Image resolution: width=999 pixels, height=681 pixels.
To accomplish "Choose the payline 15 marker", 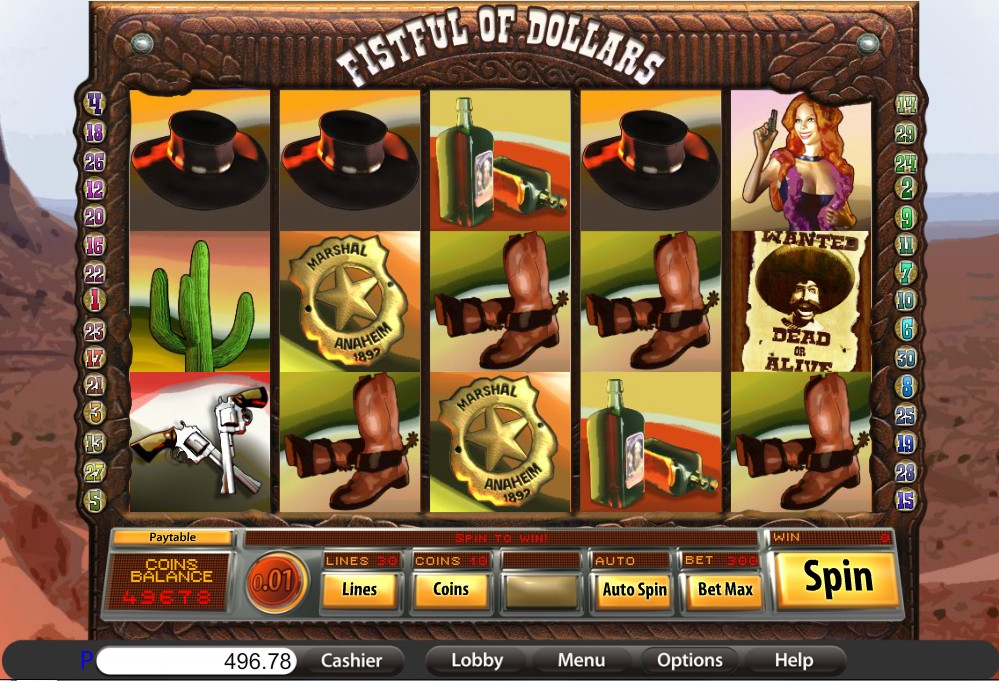I will coord(906,499).
